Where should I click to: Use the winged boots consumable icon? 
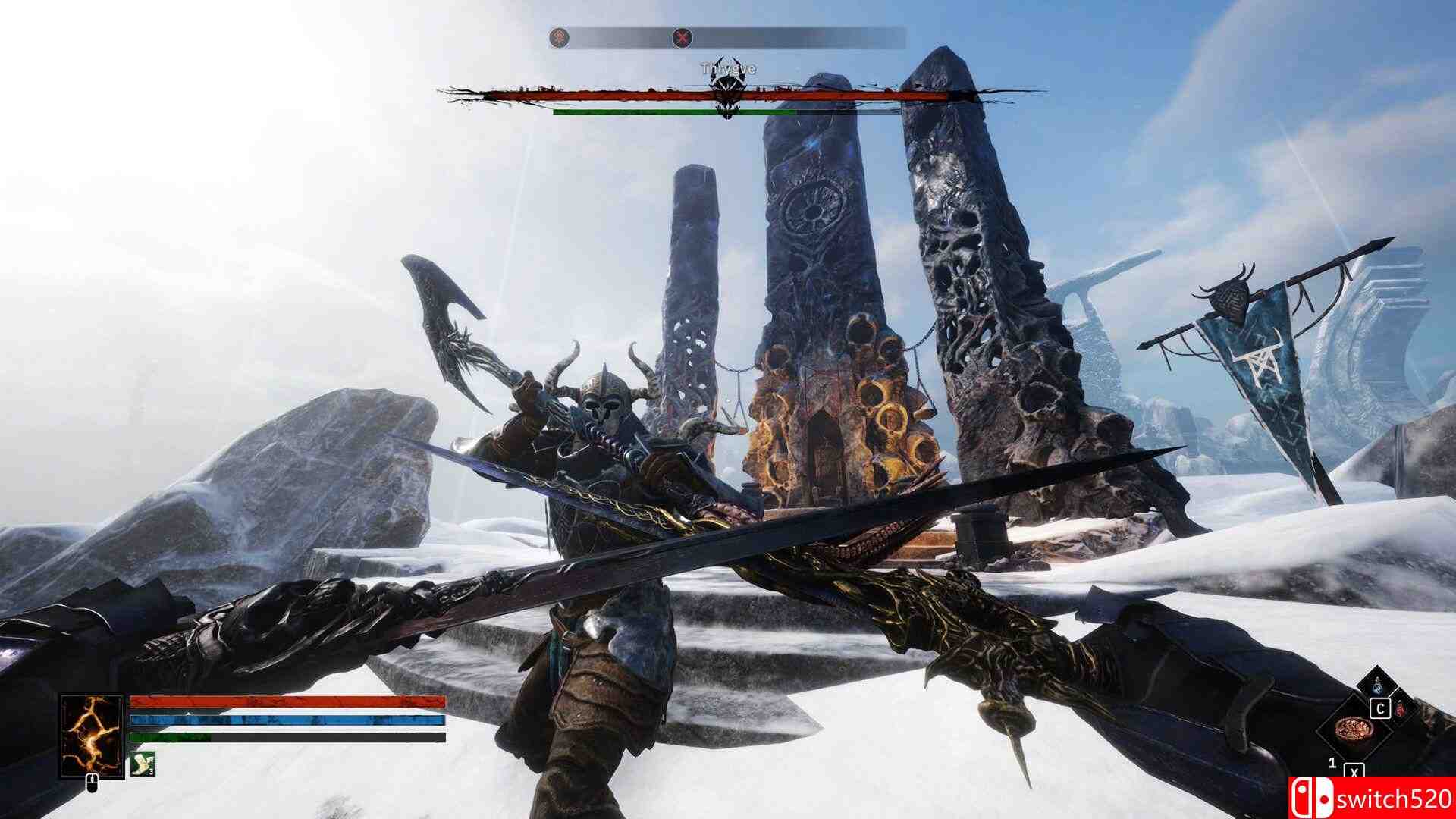143,764
